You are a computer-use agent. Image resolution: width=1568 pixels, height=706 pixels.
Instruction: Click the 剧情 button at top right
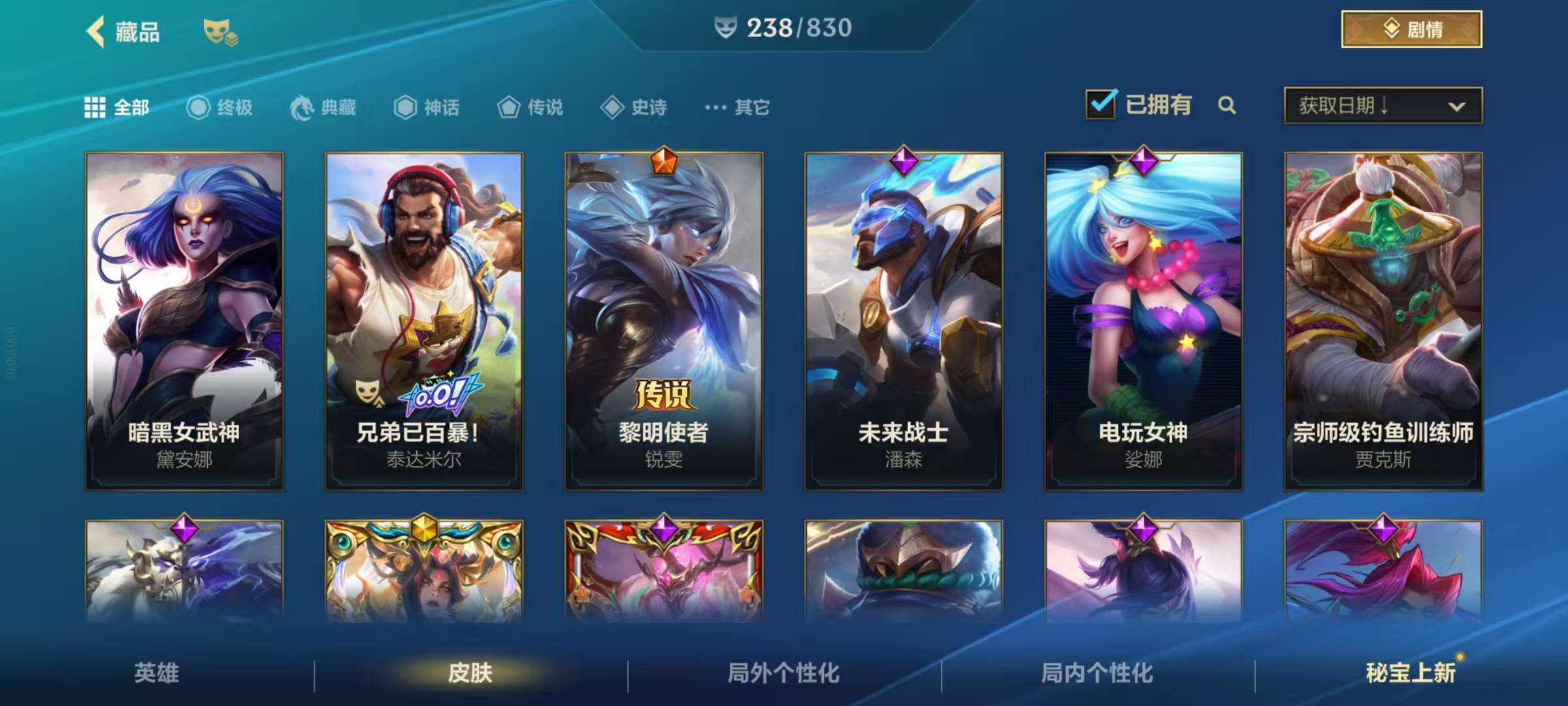click(1410, 29)
